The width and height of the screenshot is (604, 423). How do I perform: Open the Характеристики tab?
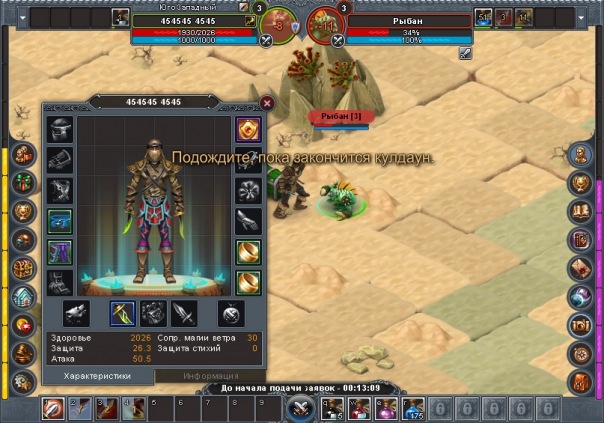pos(98,376)
